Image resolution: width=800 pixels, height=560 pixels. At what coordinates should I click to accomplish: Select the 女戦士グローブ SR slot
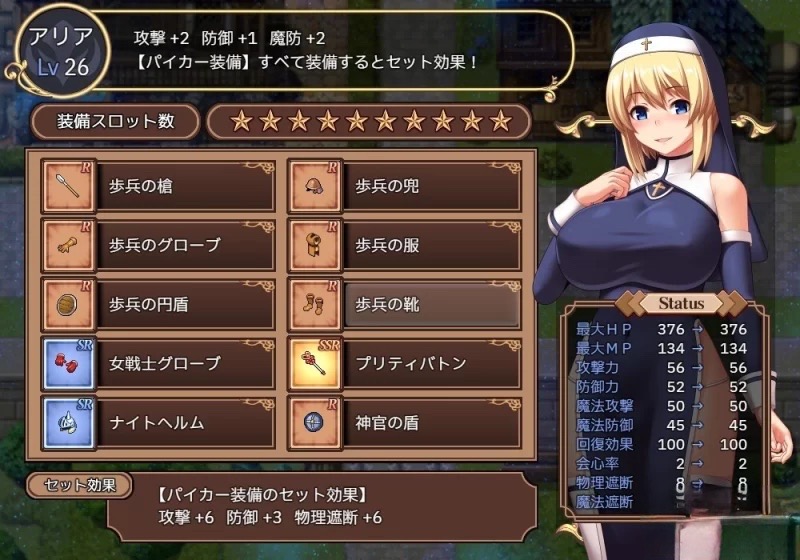pyautogui.click(x=160, y=362)
